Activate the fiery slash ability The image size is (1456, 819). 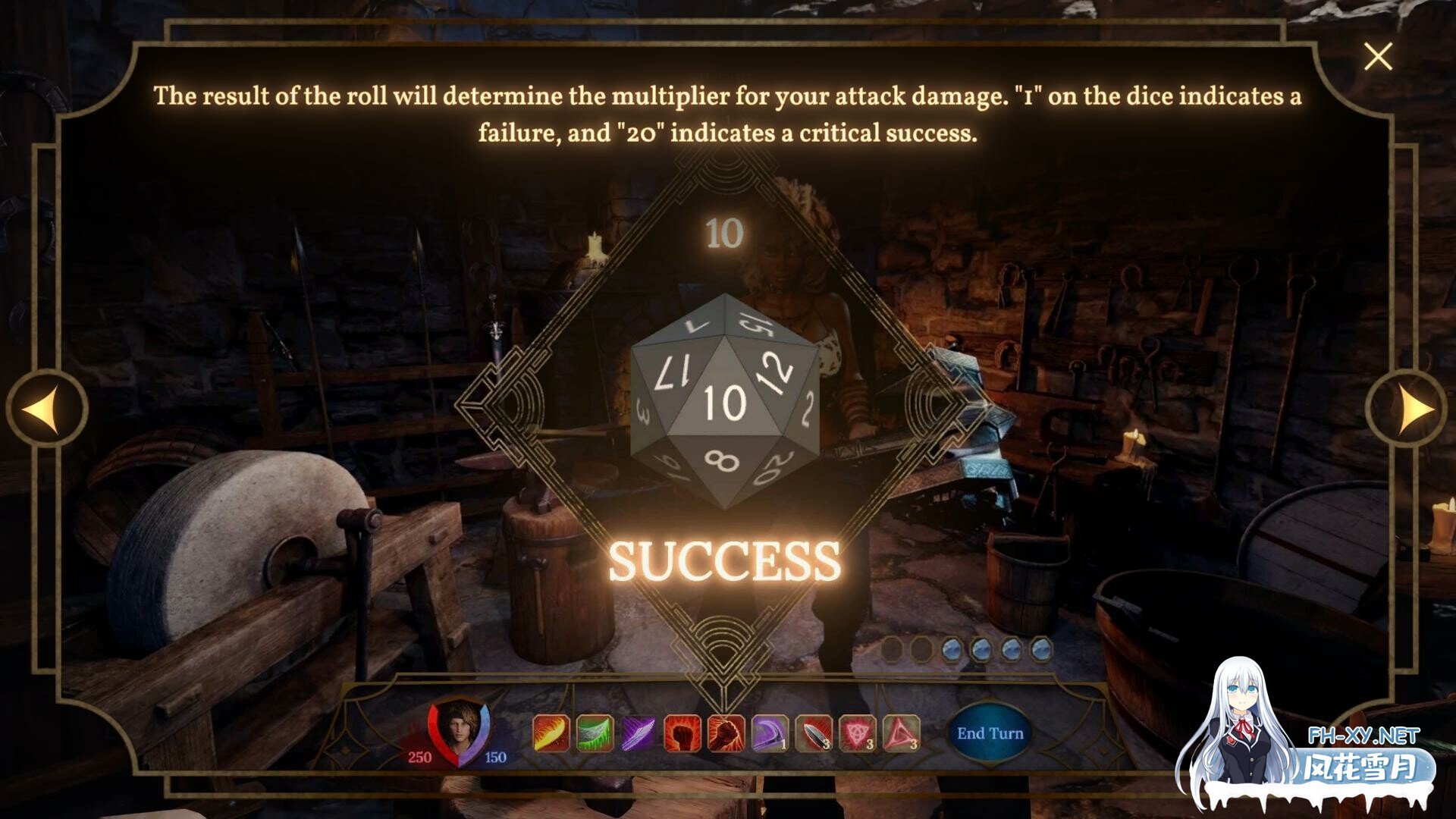pos(551,734)
